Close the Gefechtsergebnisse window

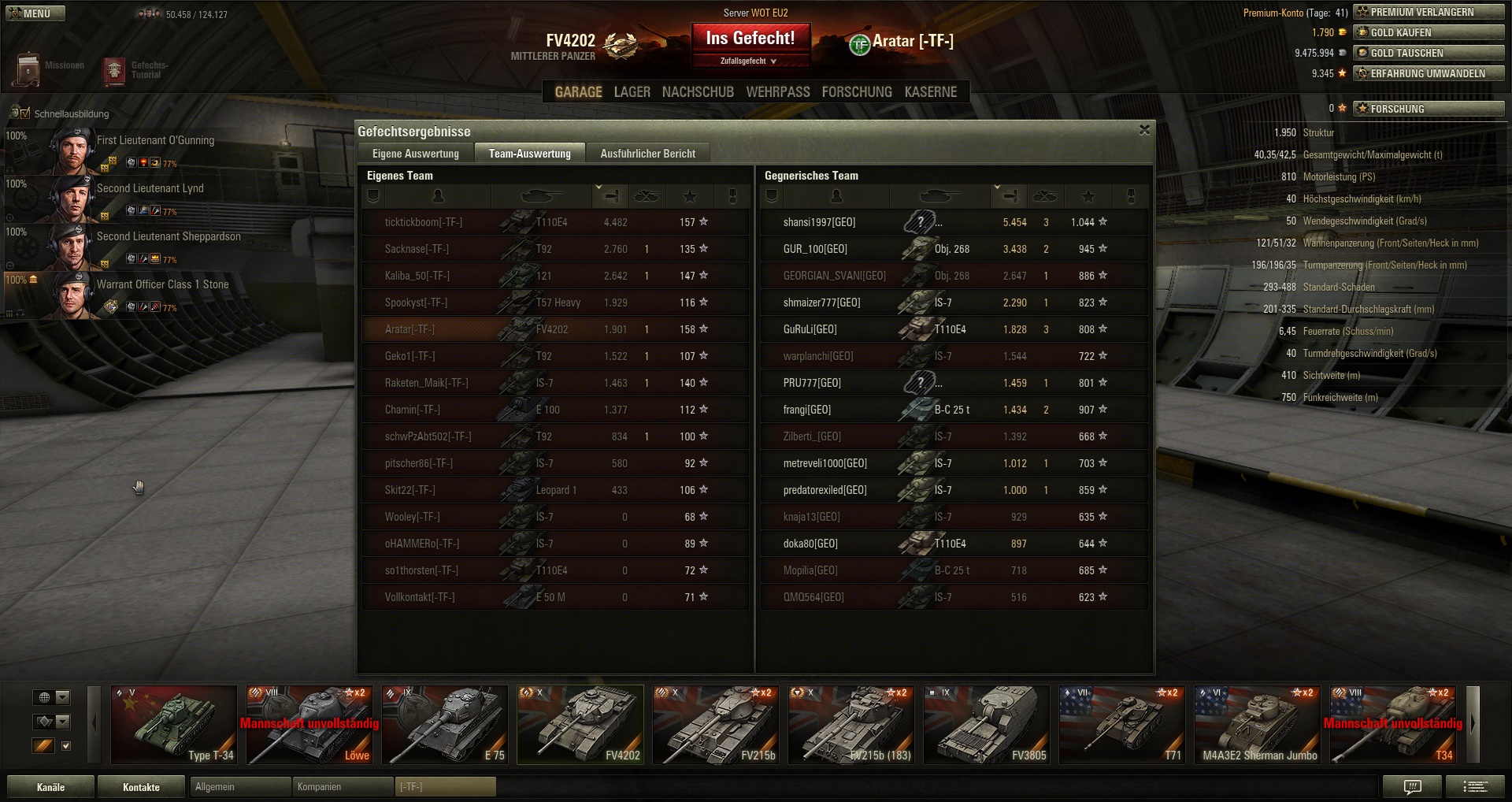[1144, 130]
